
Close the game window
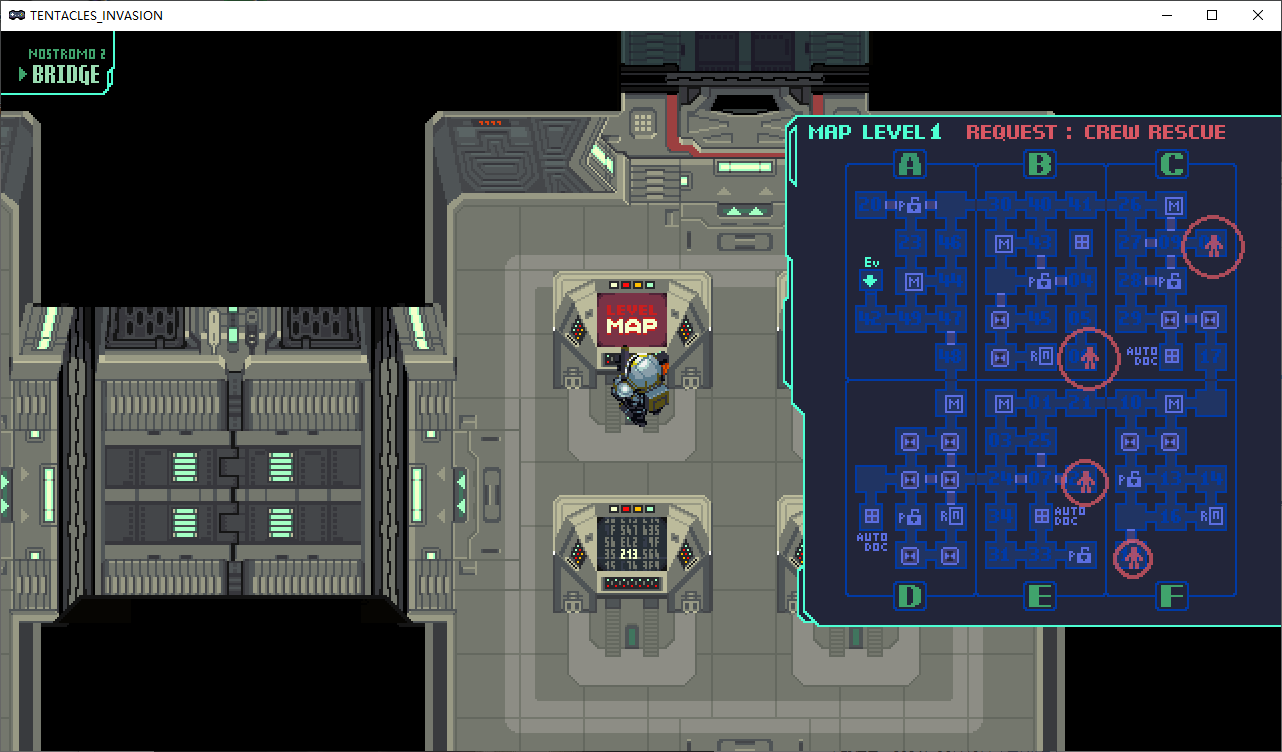point(1258,15)
